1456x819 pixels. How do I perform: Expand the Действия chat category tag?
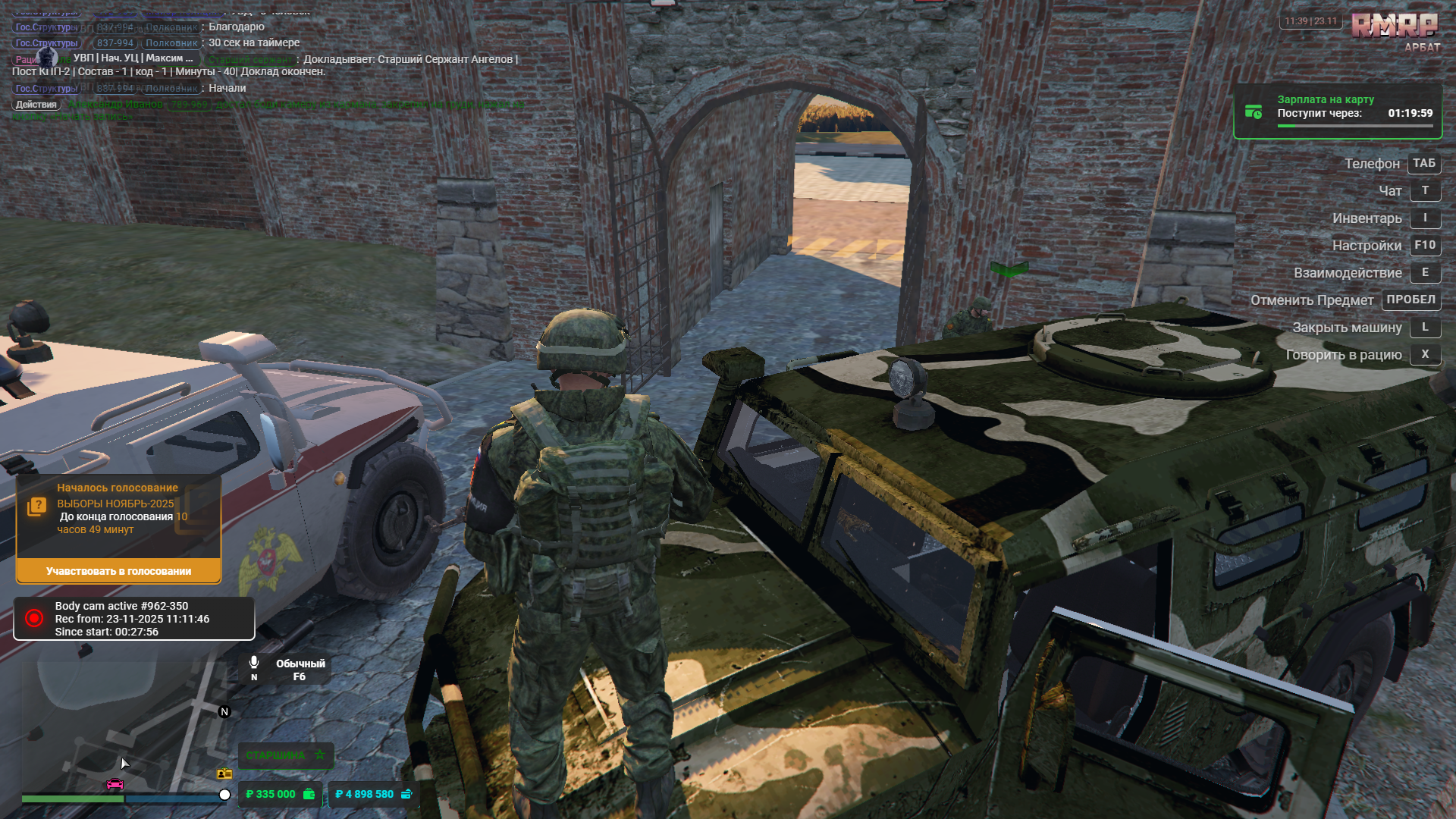click(x=36, y=104)
